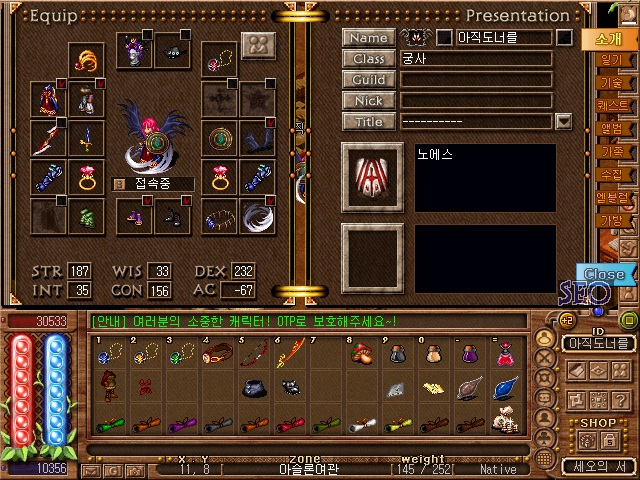640x480 pixels.
Task: Select the red-white guild emblem box
Action: [x=372, y=177]
